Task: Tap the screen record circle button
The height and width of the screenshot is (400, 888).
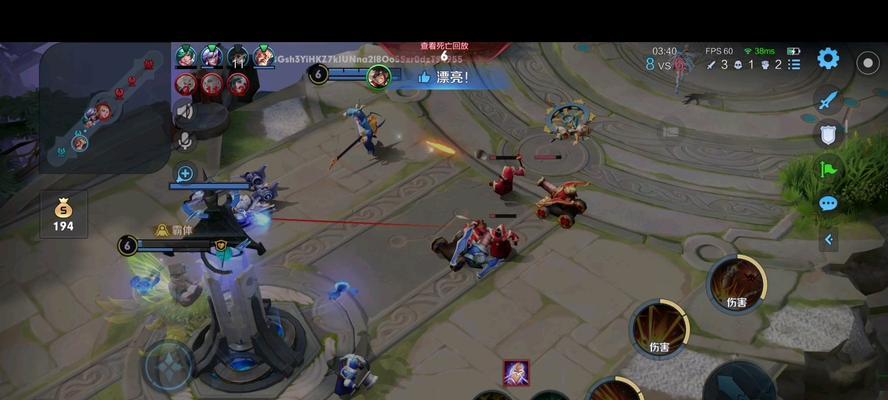Action: click(867, 61)
